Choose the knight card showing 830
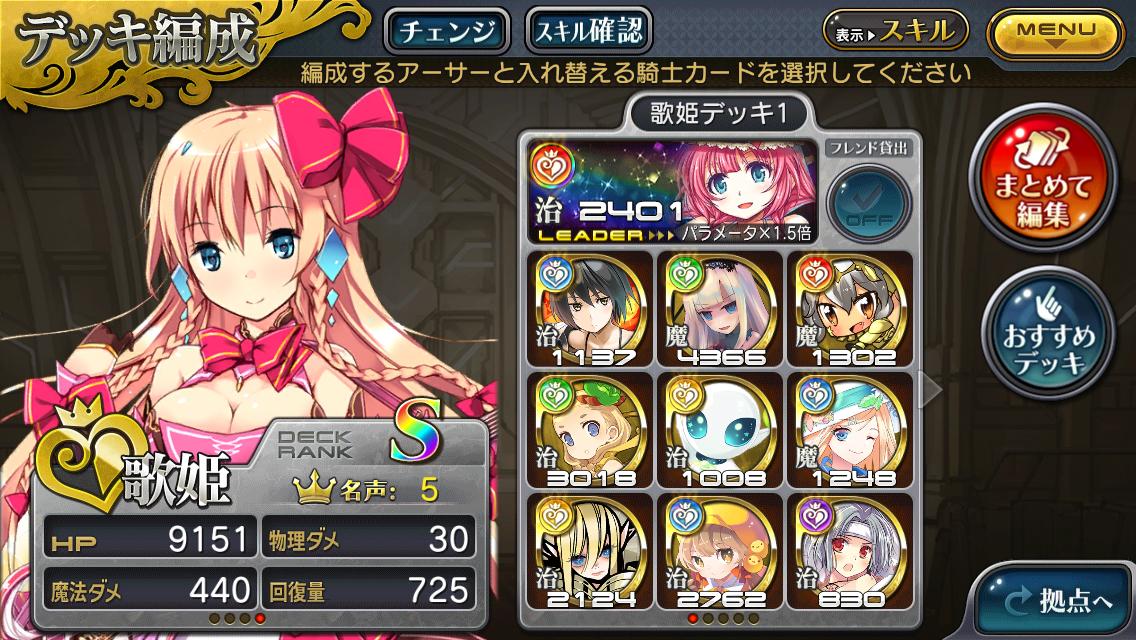This screenshot has width=1136, height=640. pyautogui.click(x=849, y=550)
